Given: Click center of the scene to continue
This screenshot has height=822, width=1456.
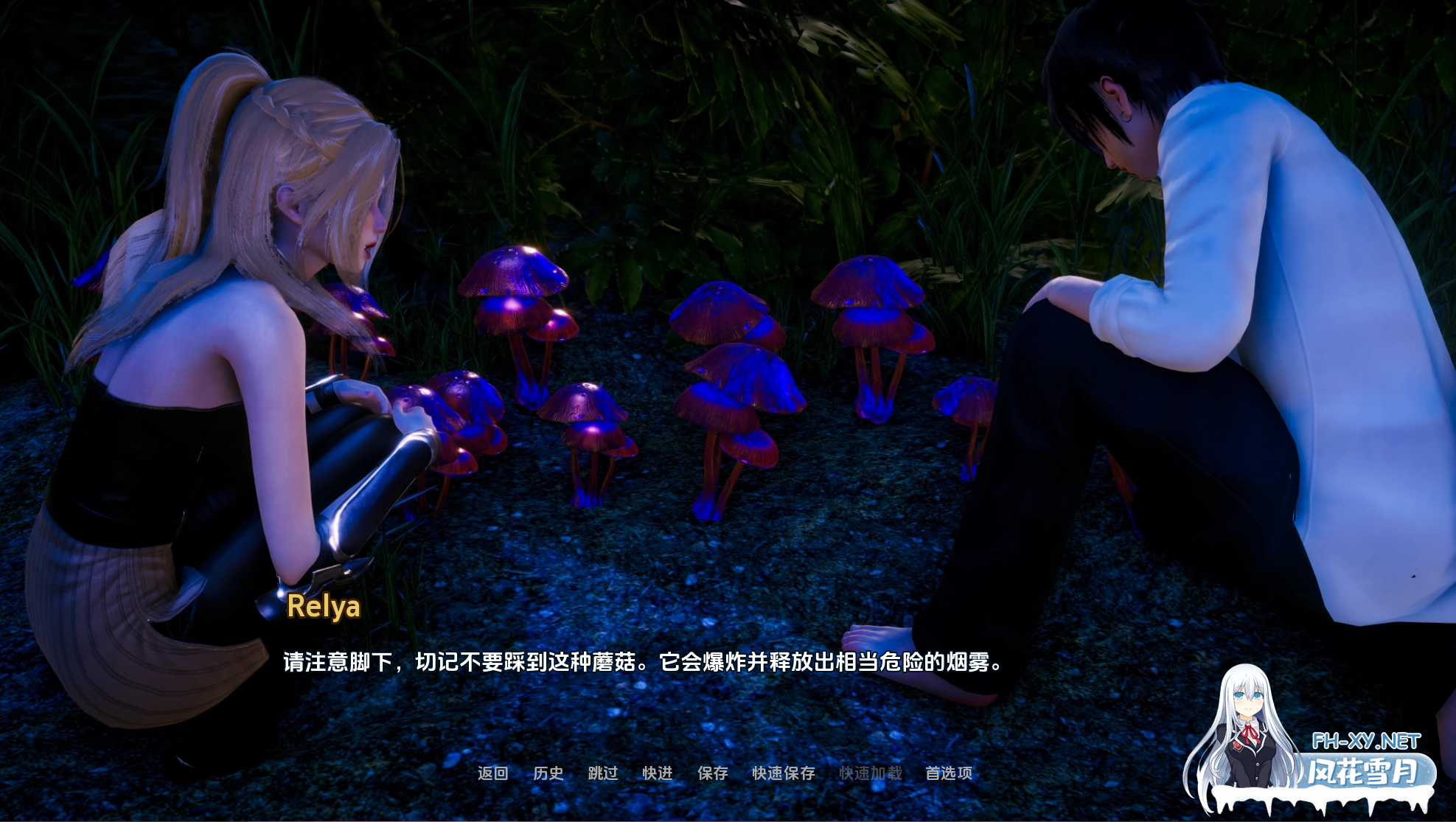Looking at the screenshot, I should (x=728, y=411).
